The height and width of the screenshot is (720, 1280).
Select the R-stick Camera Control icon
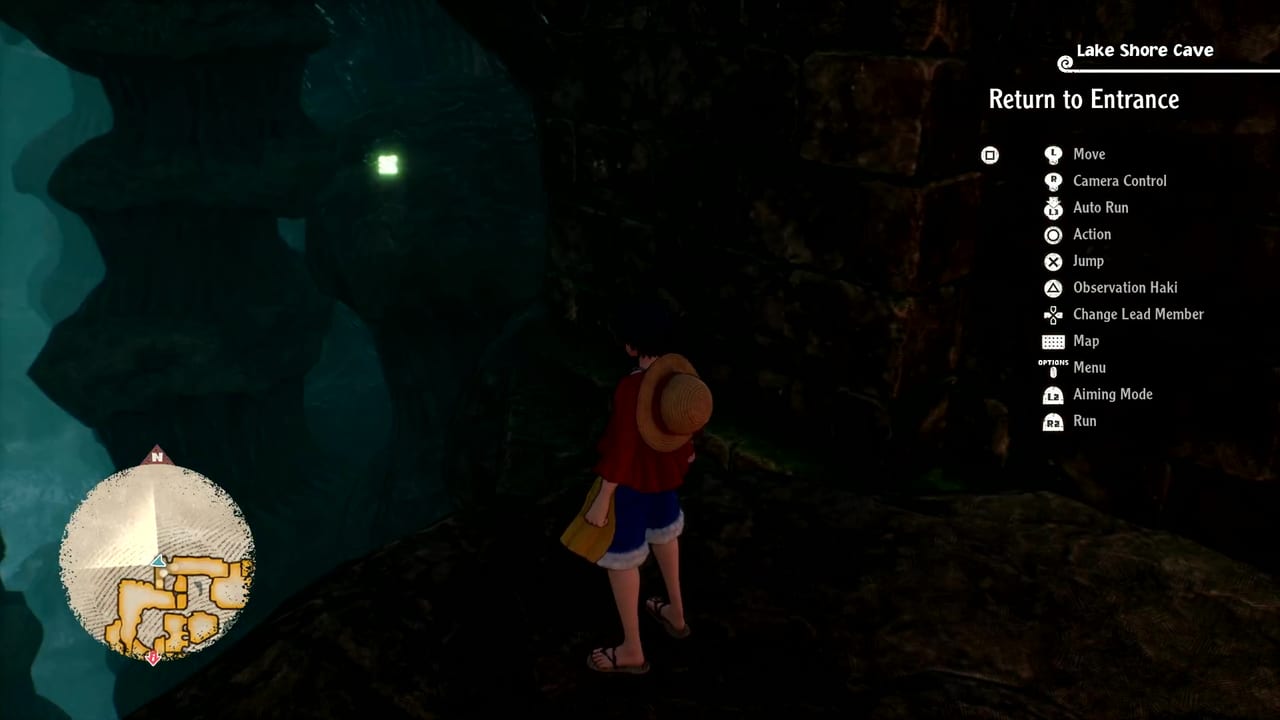pos(1053,181)
